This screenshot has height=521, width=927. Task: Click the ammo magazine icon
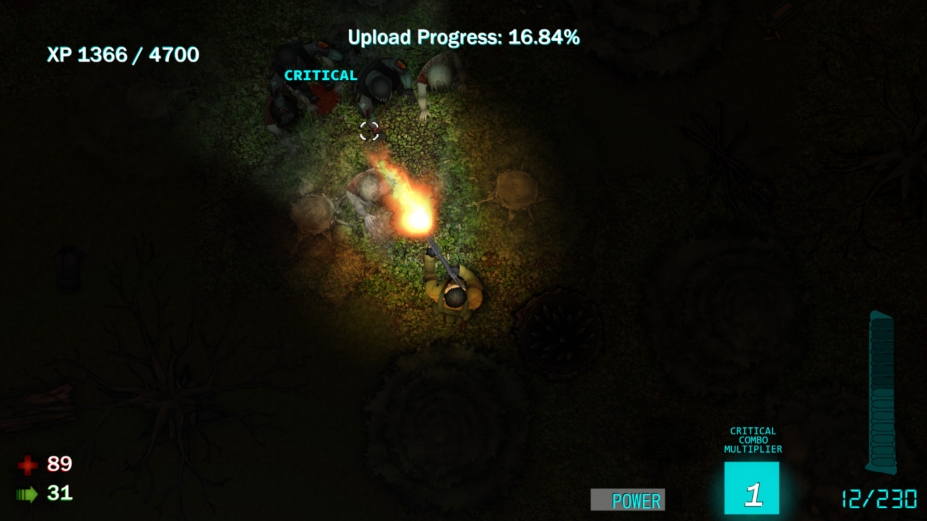click(x=881, y=392)
